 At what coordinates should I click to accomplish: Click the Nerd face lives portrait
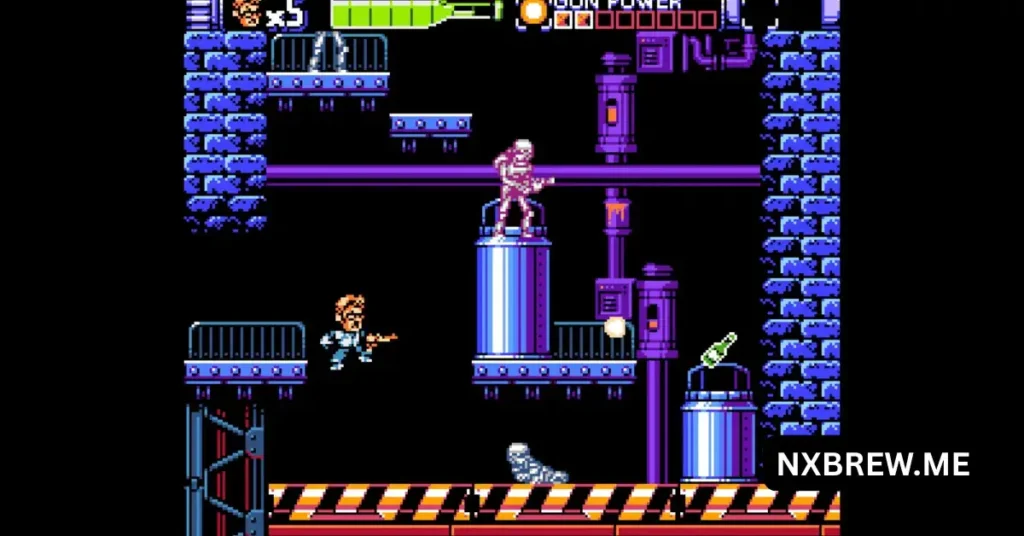246,13
